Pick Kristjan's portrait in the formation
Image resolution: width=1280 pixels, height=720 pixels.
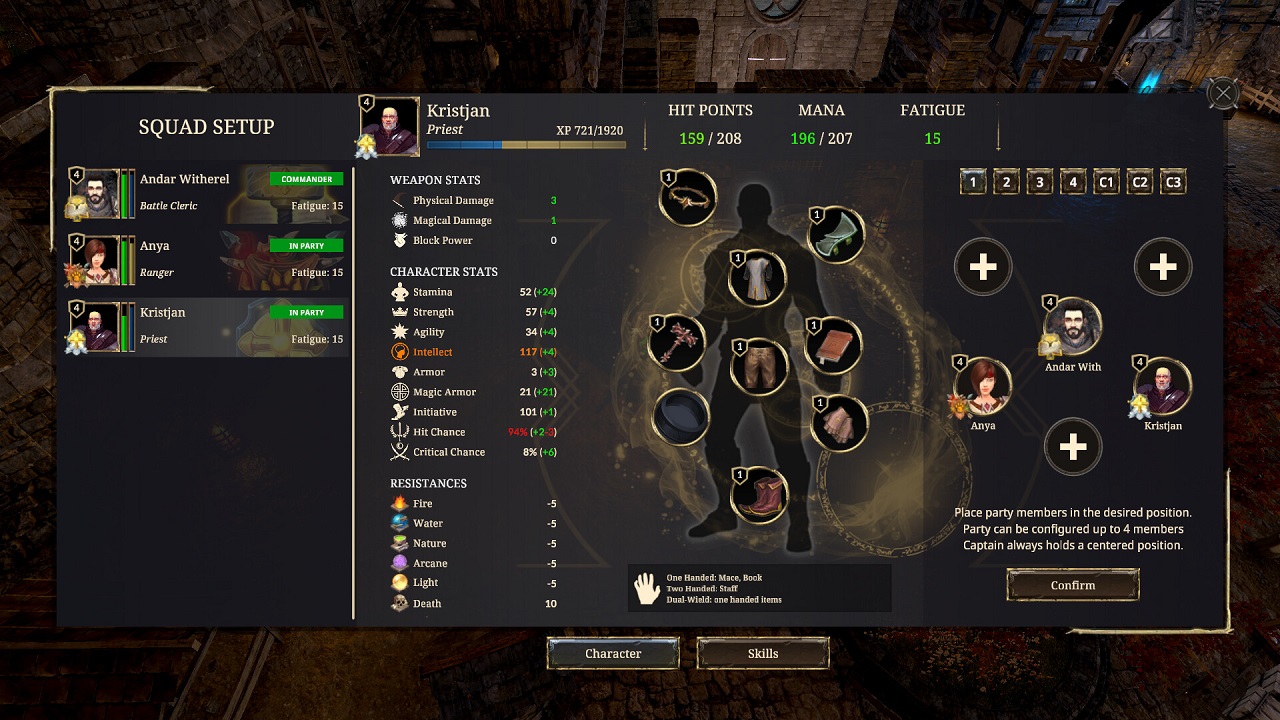pos(1162,387)
